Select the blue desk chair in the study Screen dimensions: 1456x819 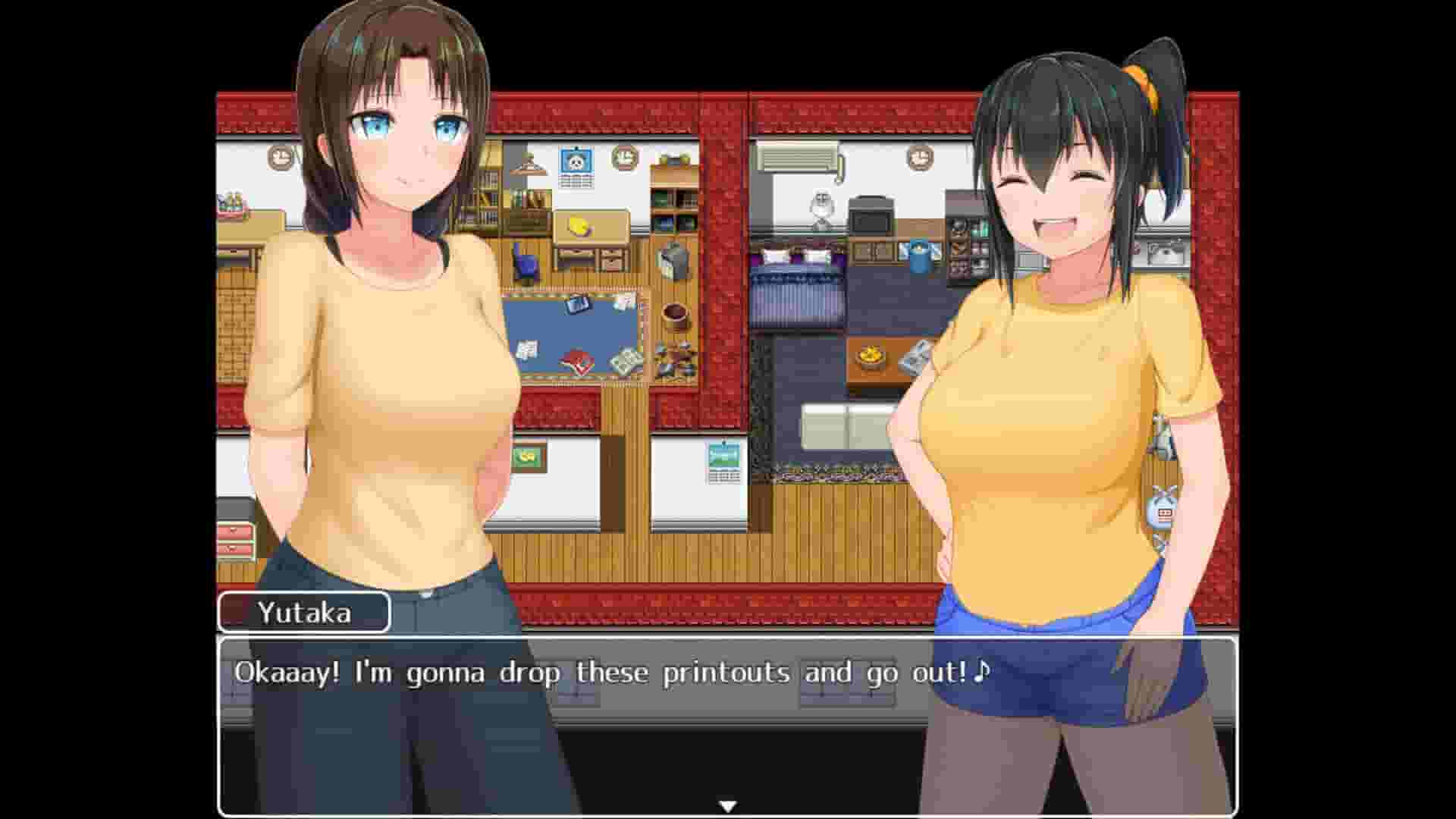525,262
